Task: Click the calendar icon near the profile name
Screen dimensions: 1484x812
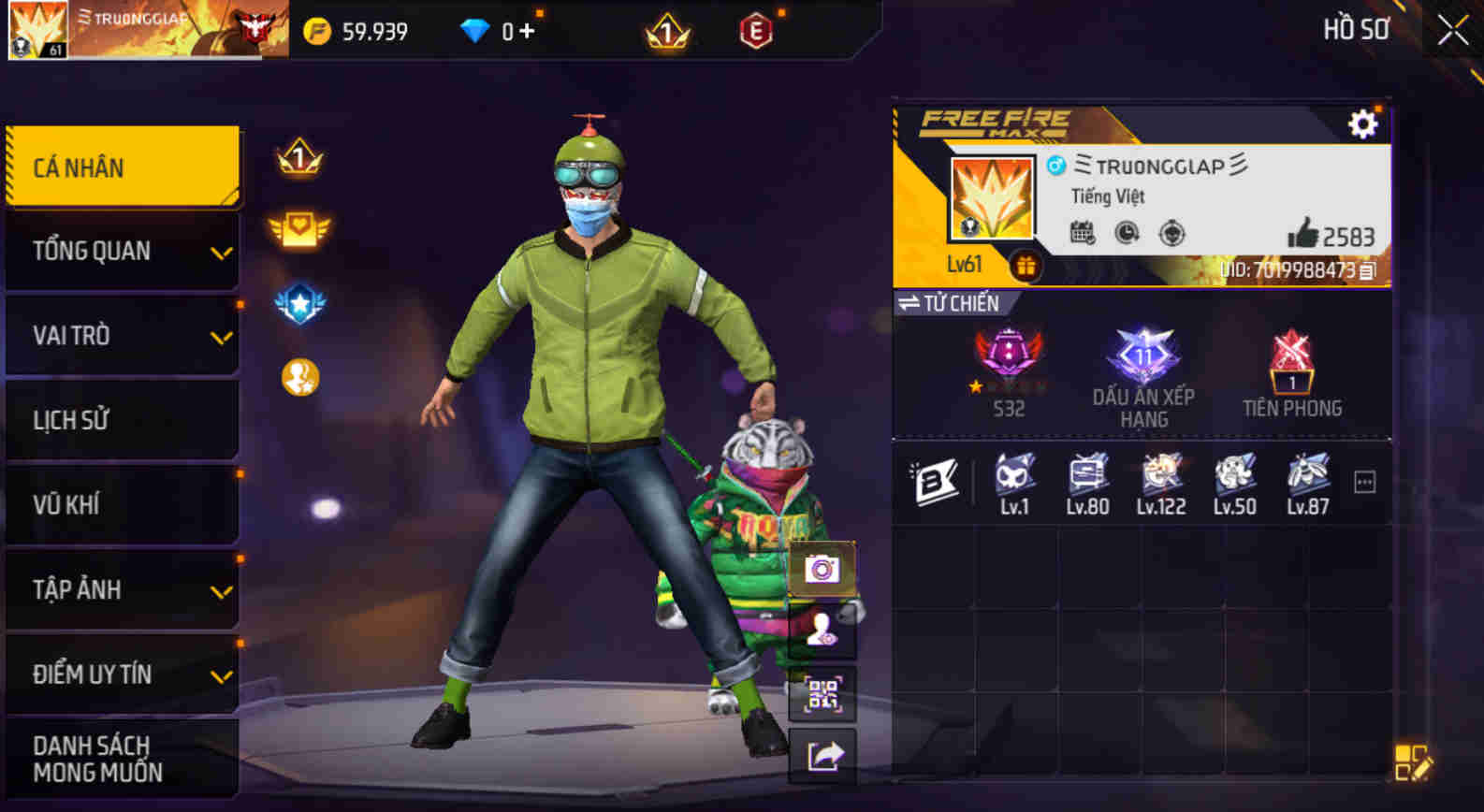Action: coord(1082,231)
